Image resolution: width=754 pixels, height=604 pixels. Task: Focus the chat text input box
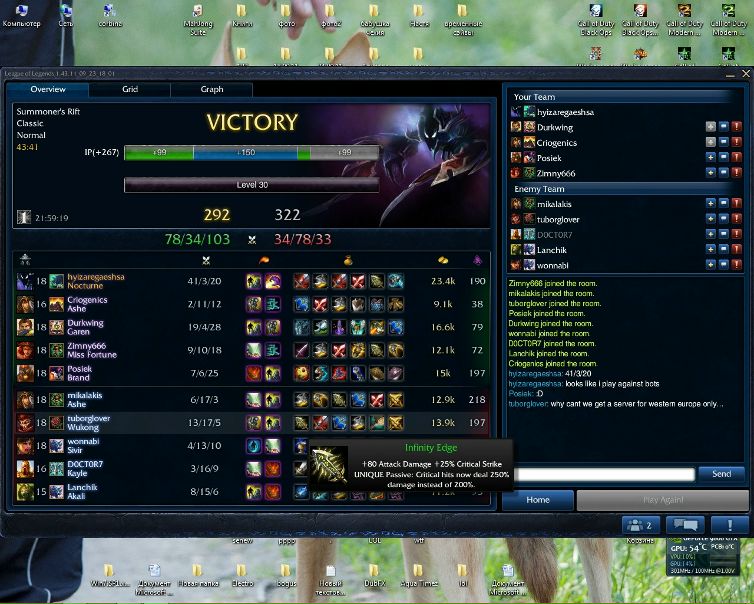pos(598,474)
